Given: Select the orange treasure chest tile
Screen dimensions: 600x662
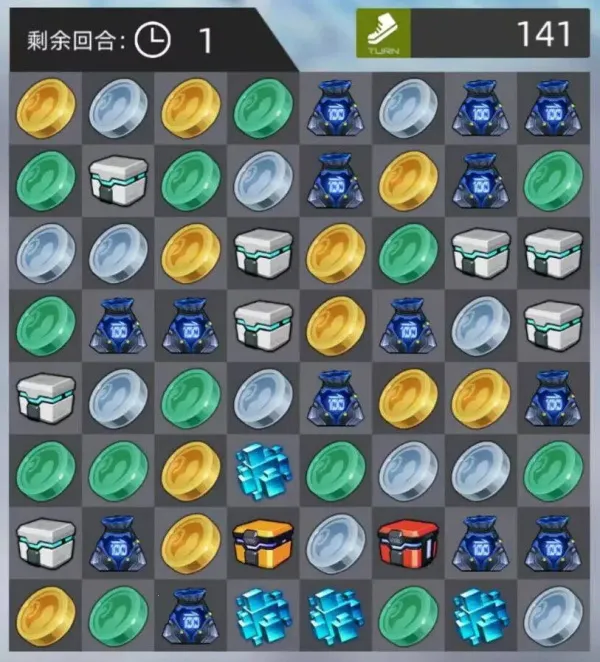Looking at the screenshot, I should [262, 541].
